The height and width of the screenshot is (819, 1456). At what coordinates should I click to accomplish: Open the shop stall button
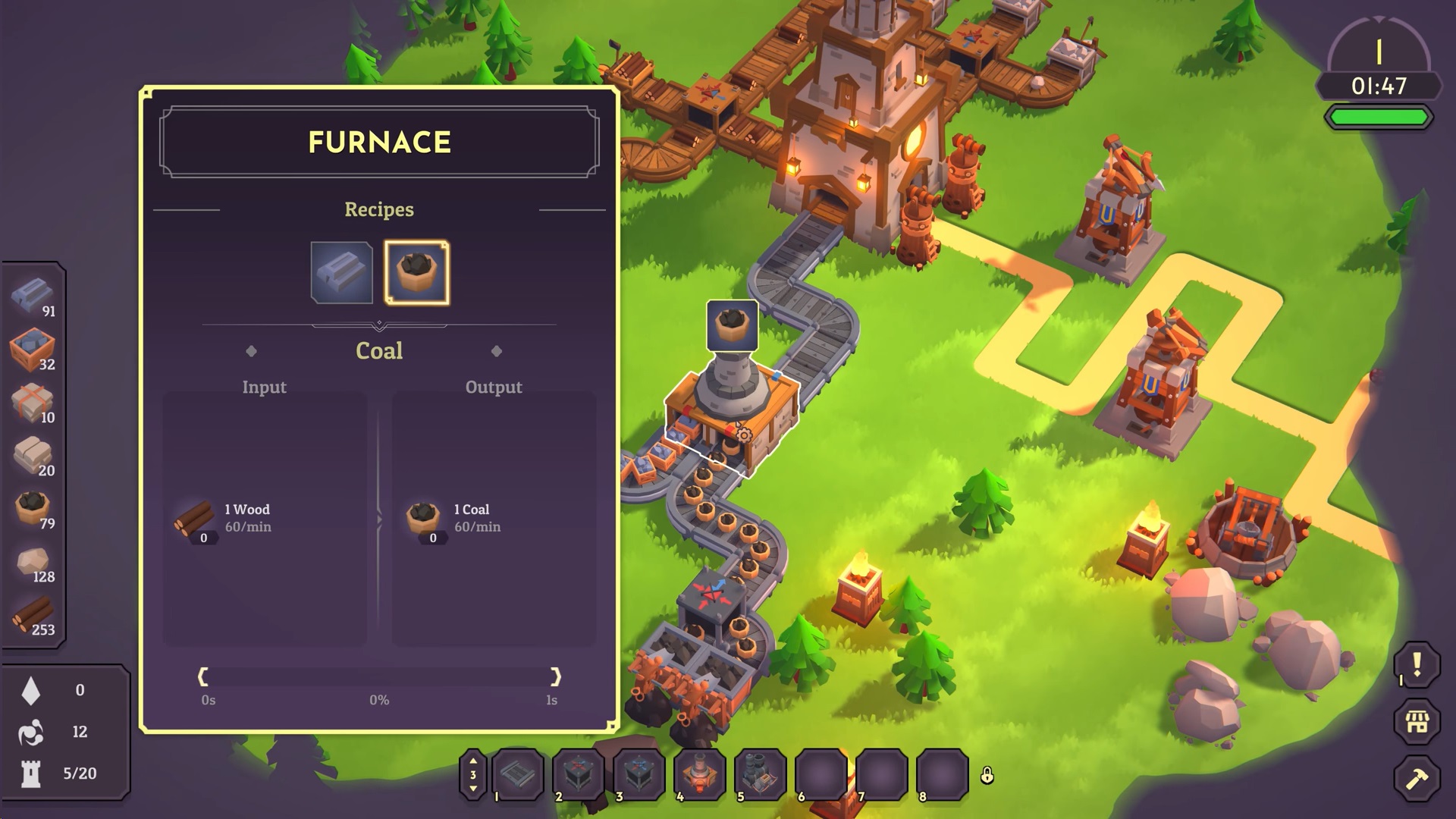coord(1417,721)
